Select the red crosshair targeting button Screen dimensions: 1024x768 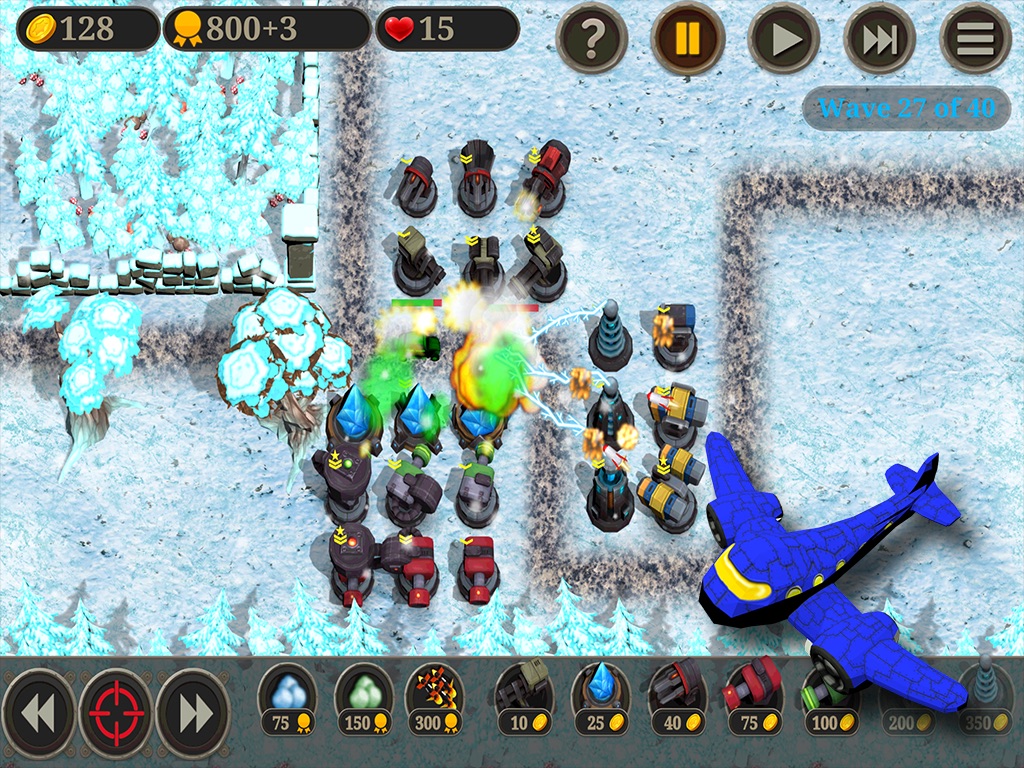click(x=116, y=713)
